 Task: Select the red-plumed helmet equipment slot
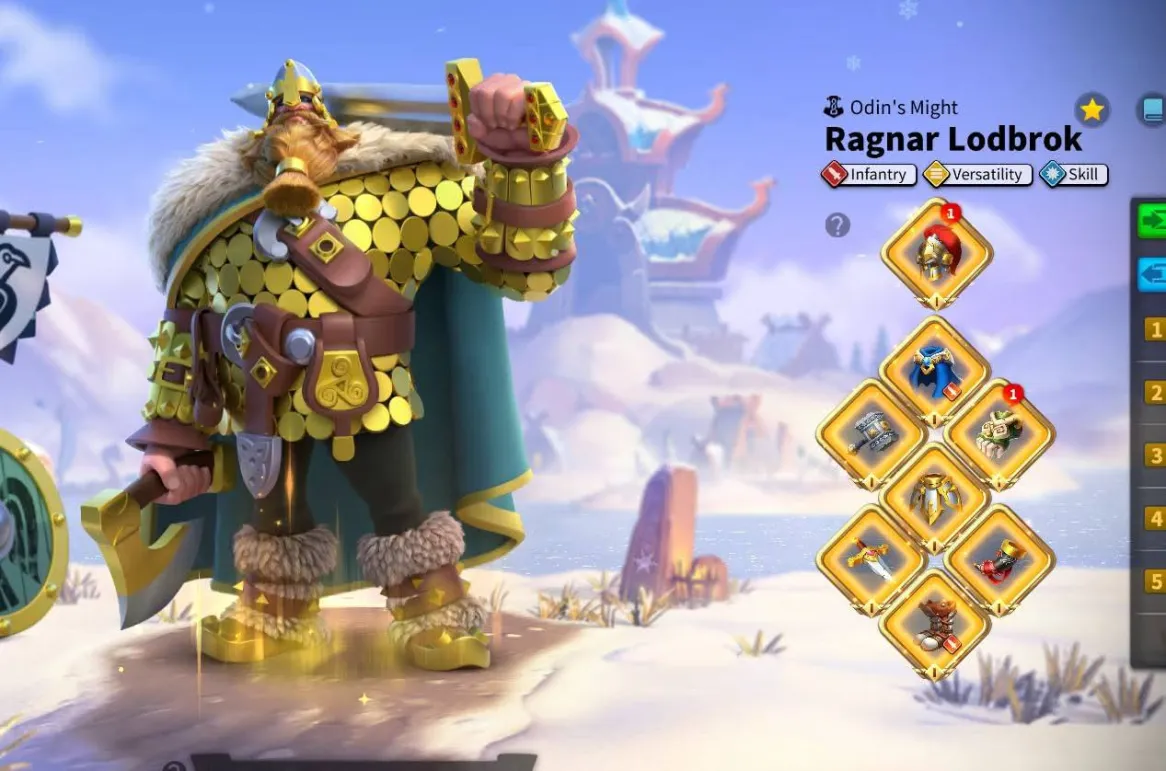pyautogui.click(x=936, y=253)
